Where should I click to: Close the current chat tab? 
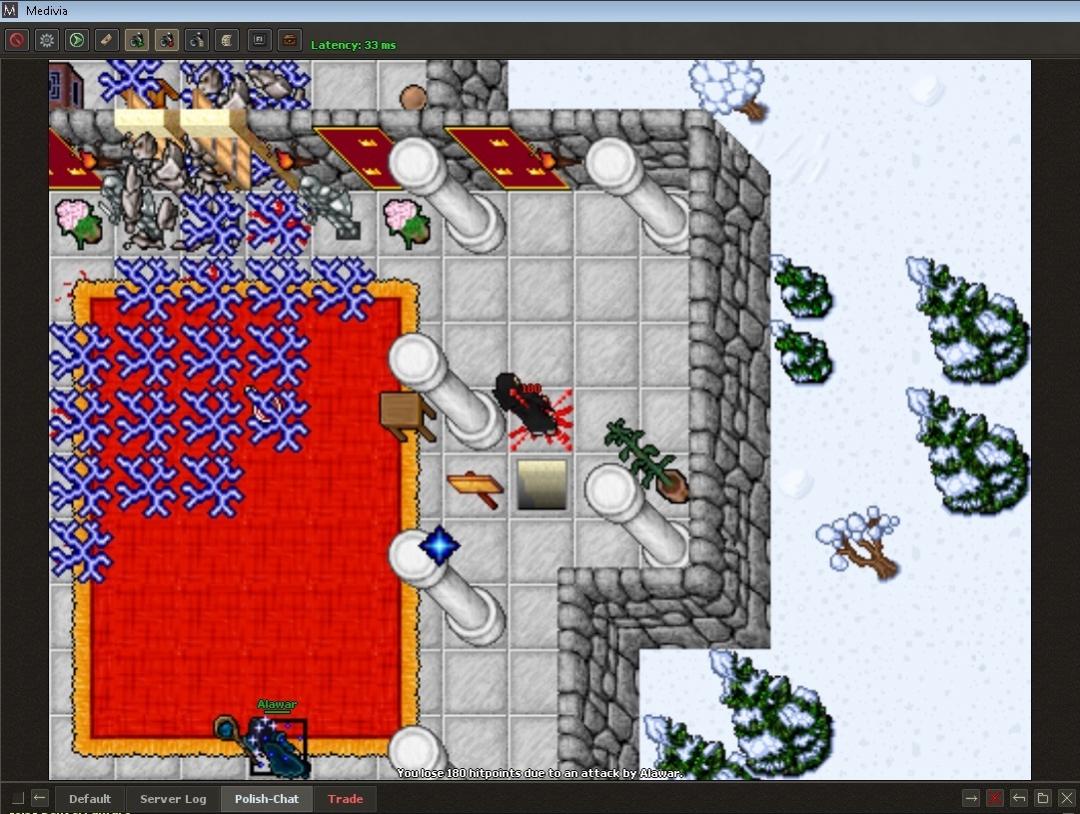tap(1066, 797)
